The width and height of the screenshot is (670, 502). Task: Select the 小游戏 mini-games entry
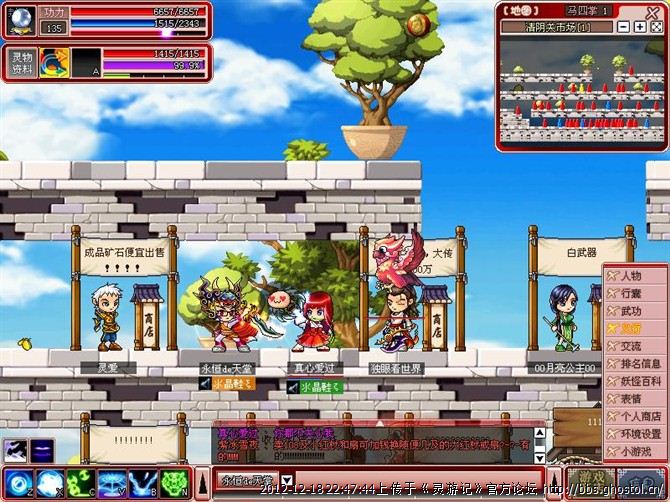pos(634,451)
